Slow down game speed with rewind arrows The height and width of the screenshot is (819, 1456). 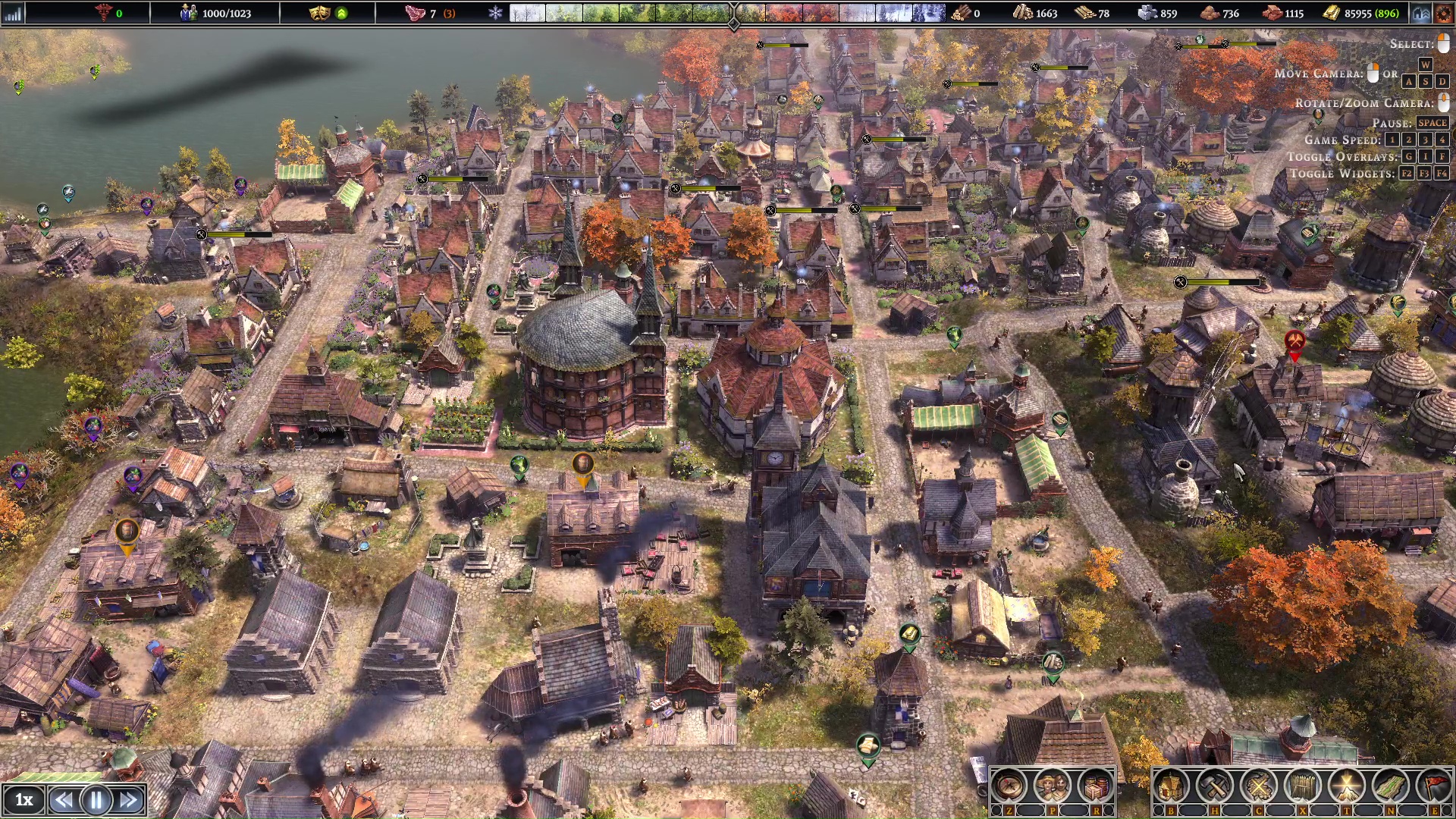click(64, 800)
